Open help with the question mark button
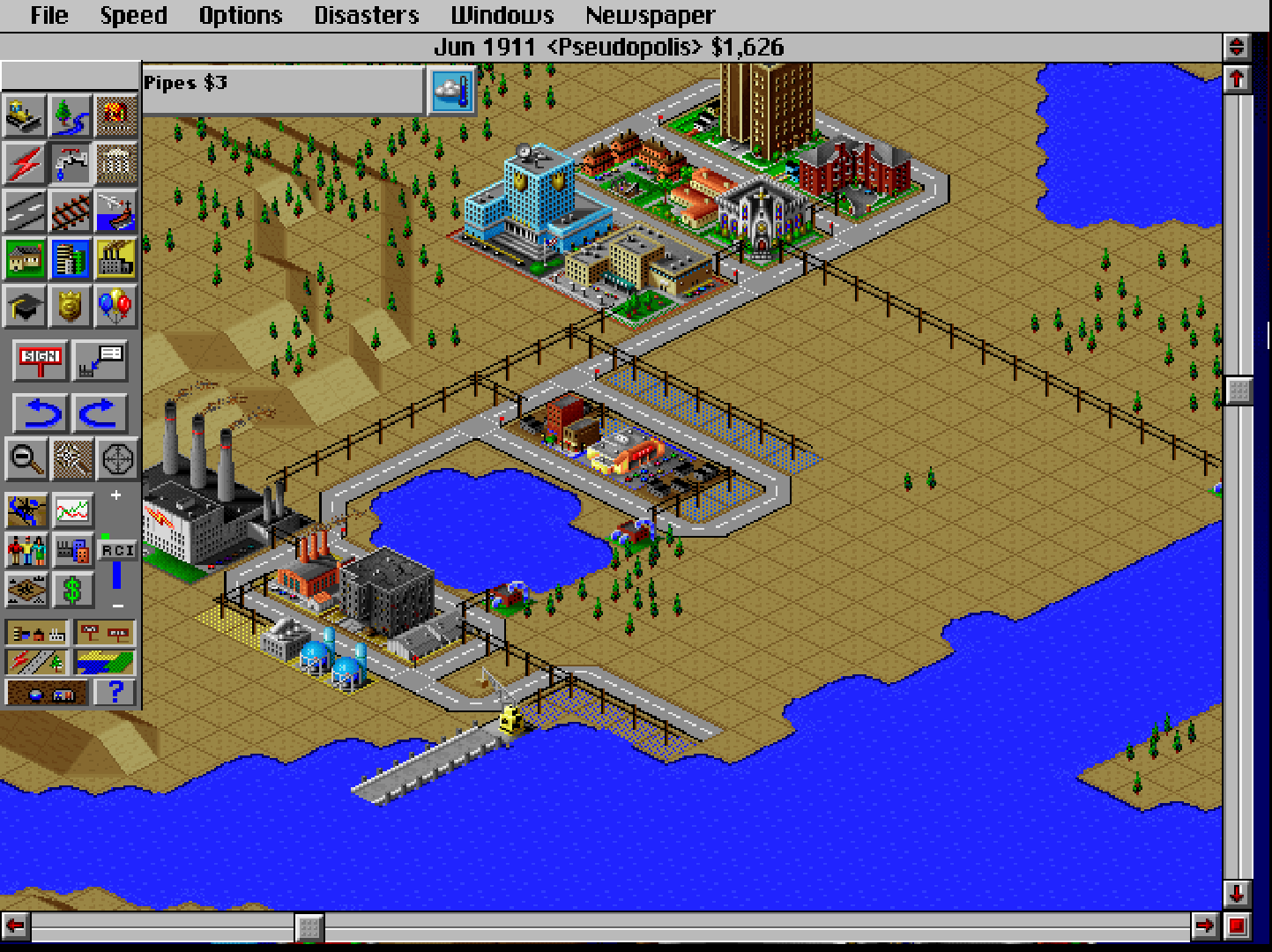Screen dimensions: 1272x952 pyautogui.click(x=115, y=692)
